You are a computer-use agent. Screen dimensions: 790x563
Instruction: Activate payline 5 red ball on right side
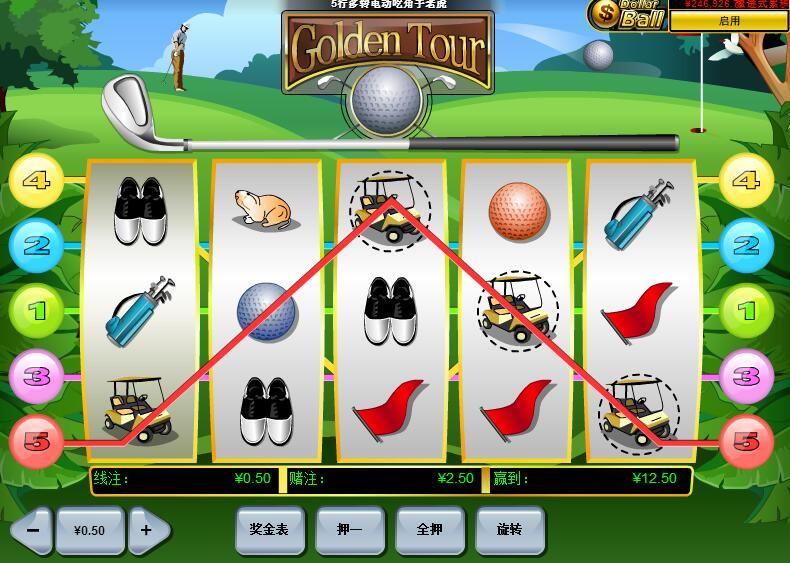[746, 440]
